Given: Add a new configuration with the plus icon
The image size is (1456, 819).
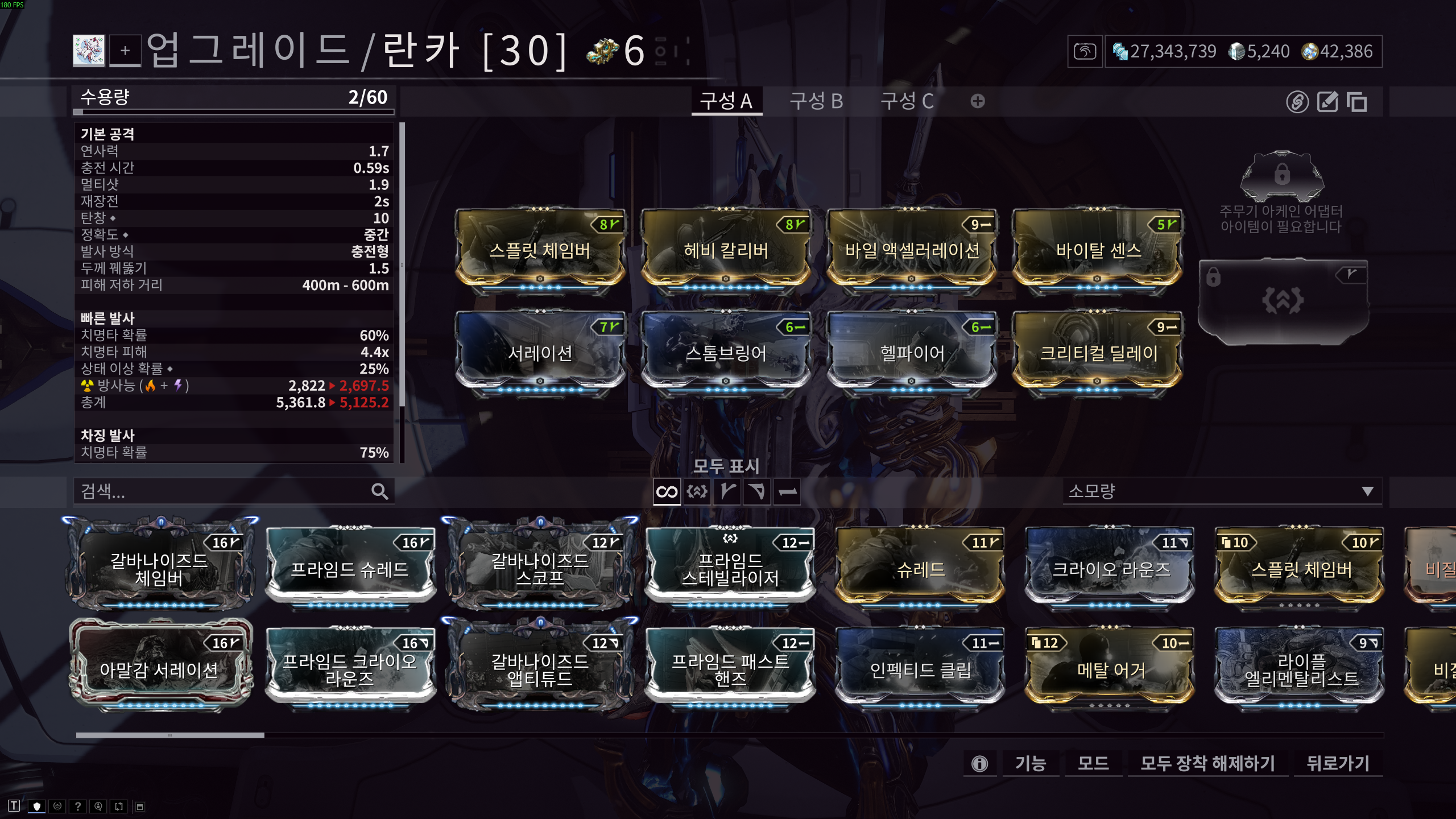Looking at the screenshot, I should [978, 101].
